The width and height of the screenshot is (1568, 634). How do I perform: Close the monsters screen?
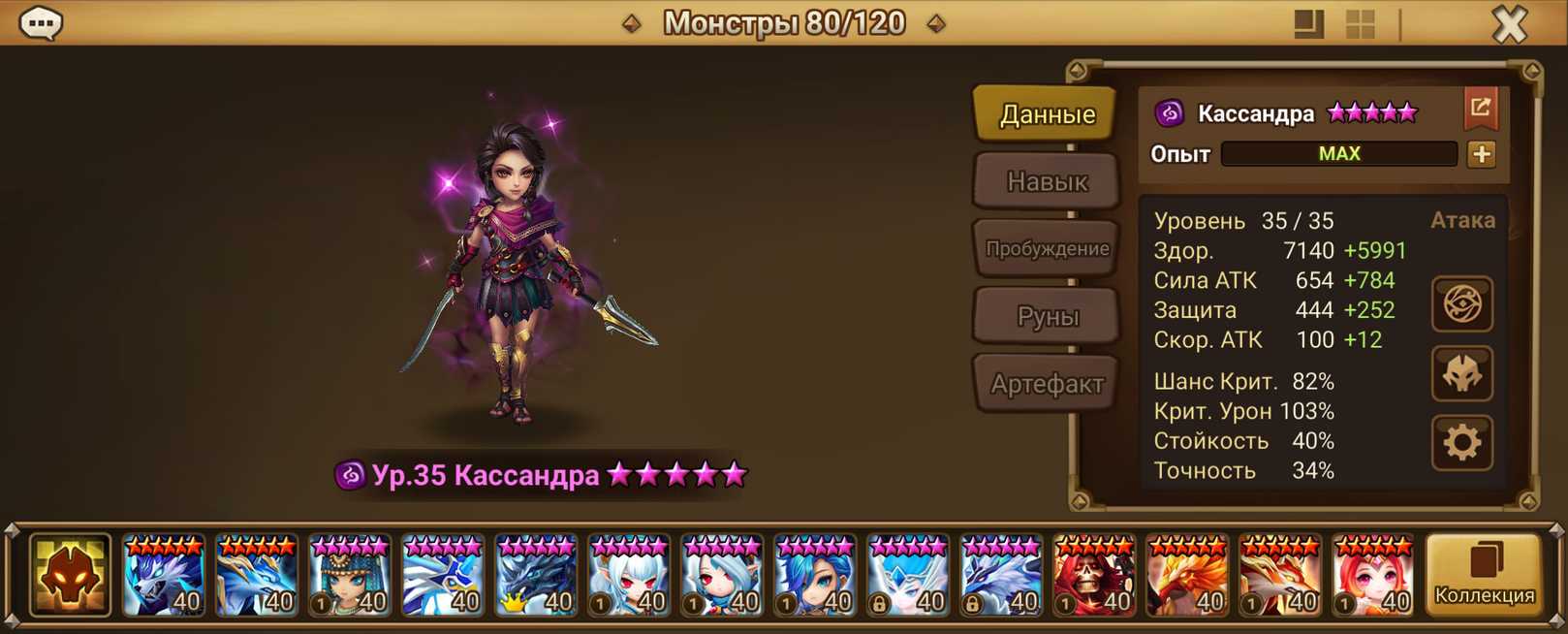click(x=1509, y=23)
